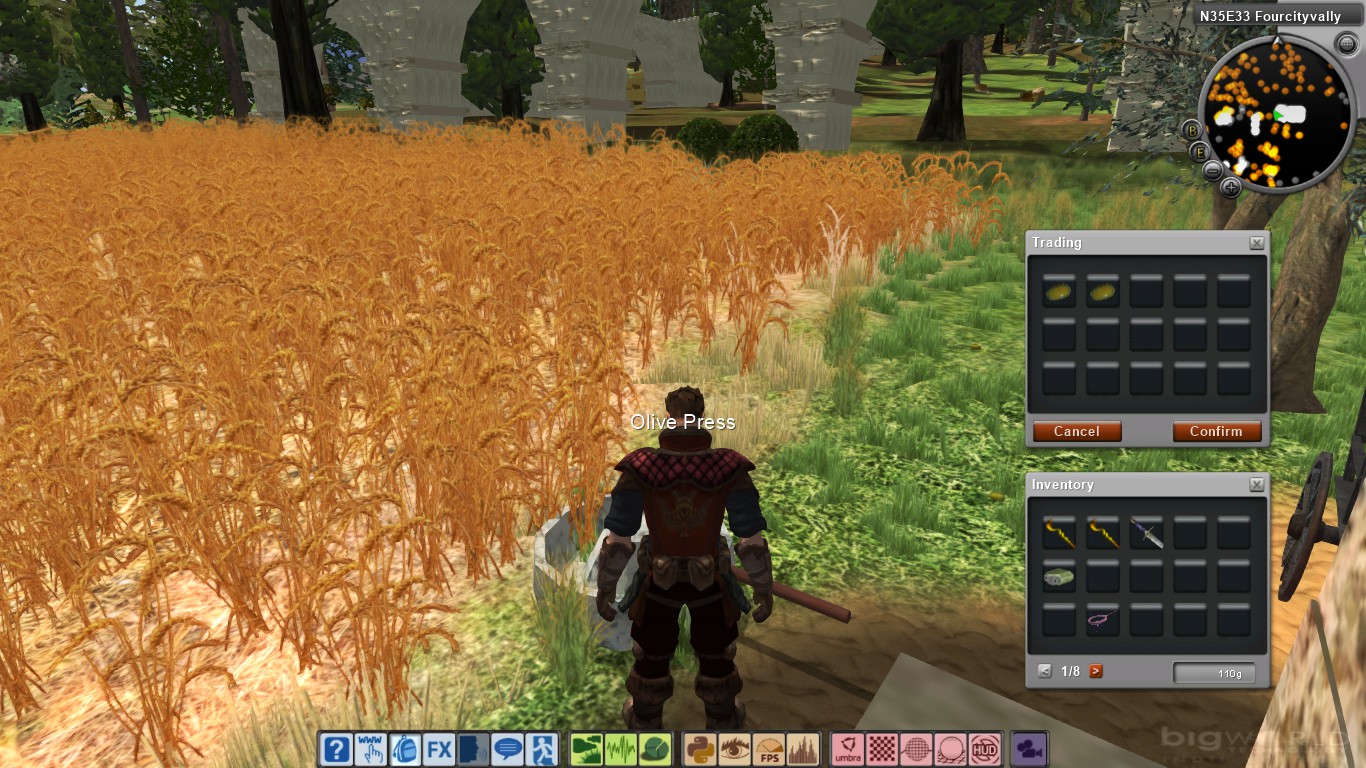1366x768 pixels.
Task: Open the chat speech bubble tool
Action: click(x=508, y=749)
